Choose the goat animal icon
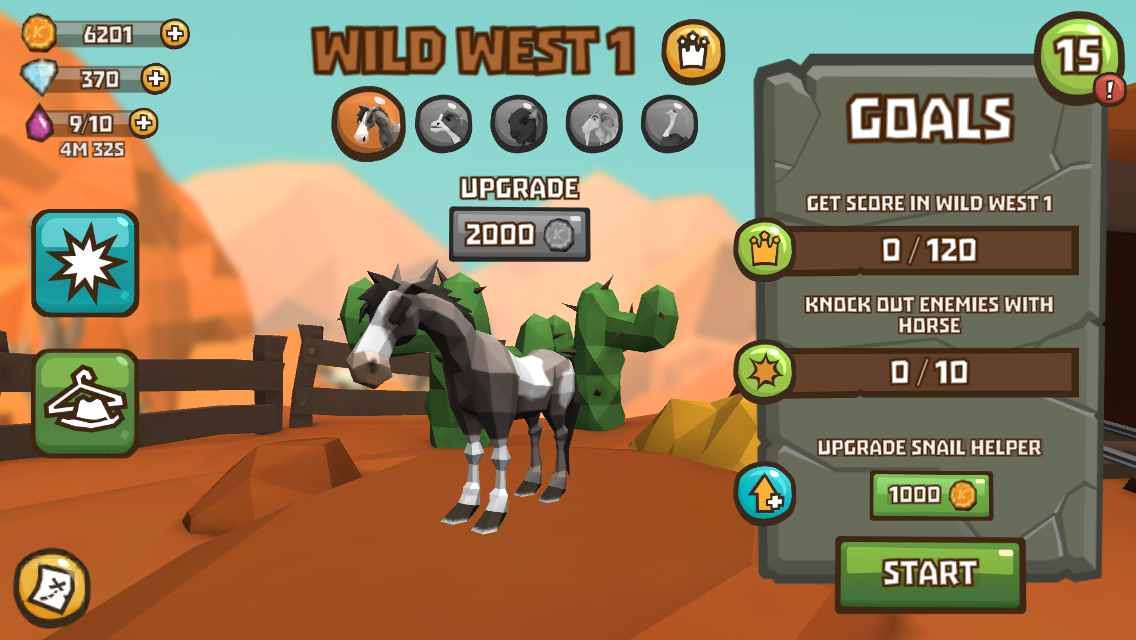This screenshot has height=640, width=1136. [x=595, y=124]
